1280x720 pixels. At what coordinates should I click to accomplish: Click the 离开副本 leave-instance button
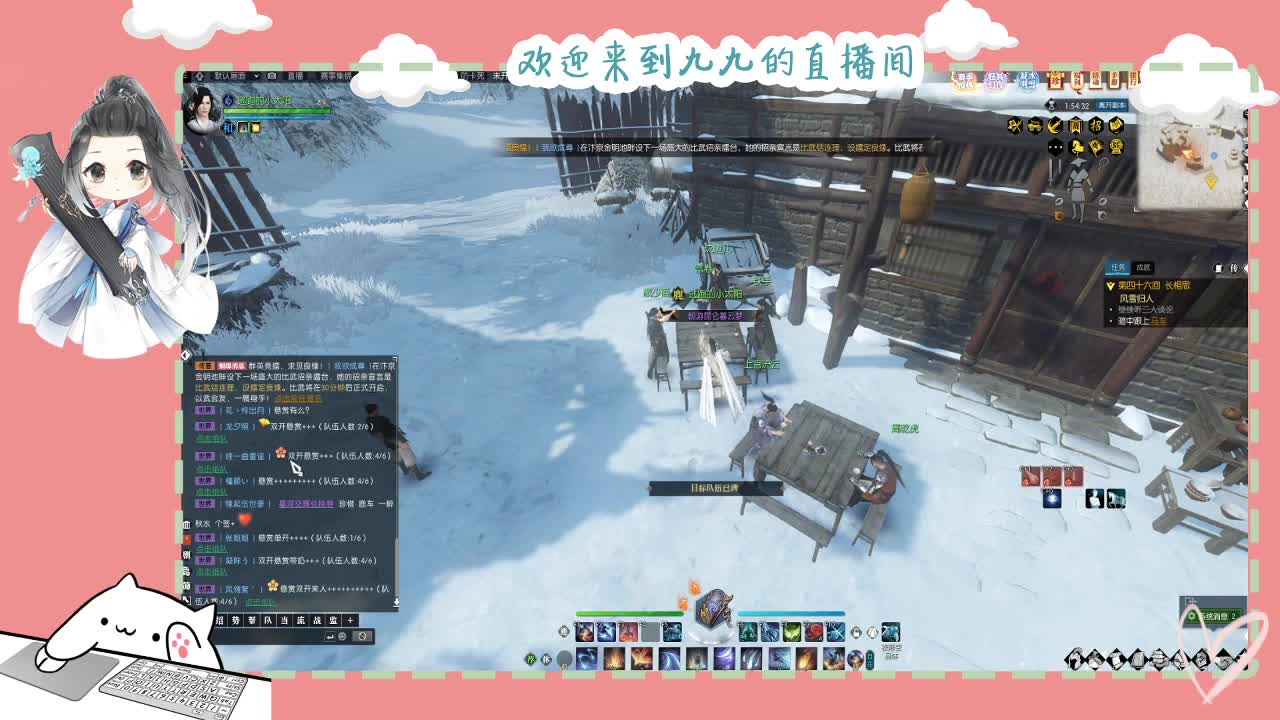coord(1111,104)
